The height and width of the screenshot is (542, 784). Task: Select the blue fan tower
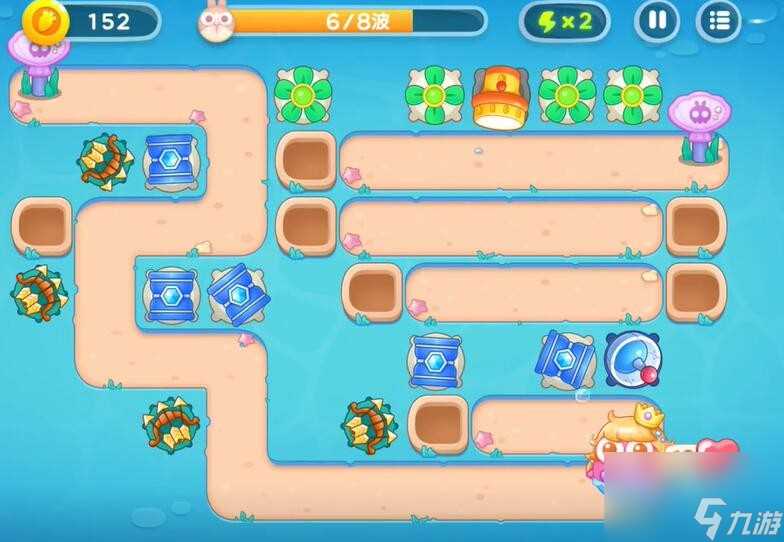click(x=634, y=359)
